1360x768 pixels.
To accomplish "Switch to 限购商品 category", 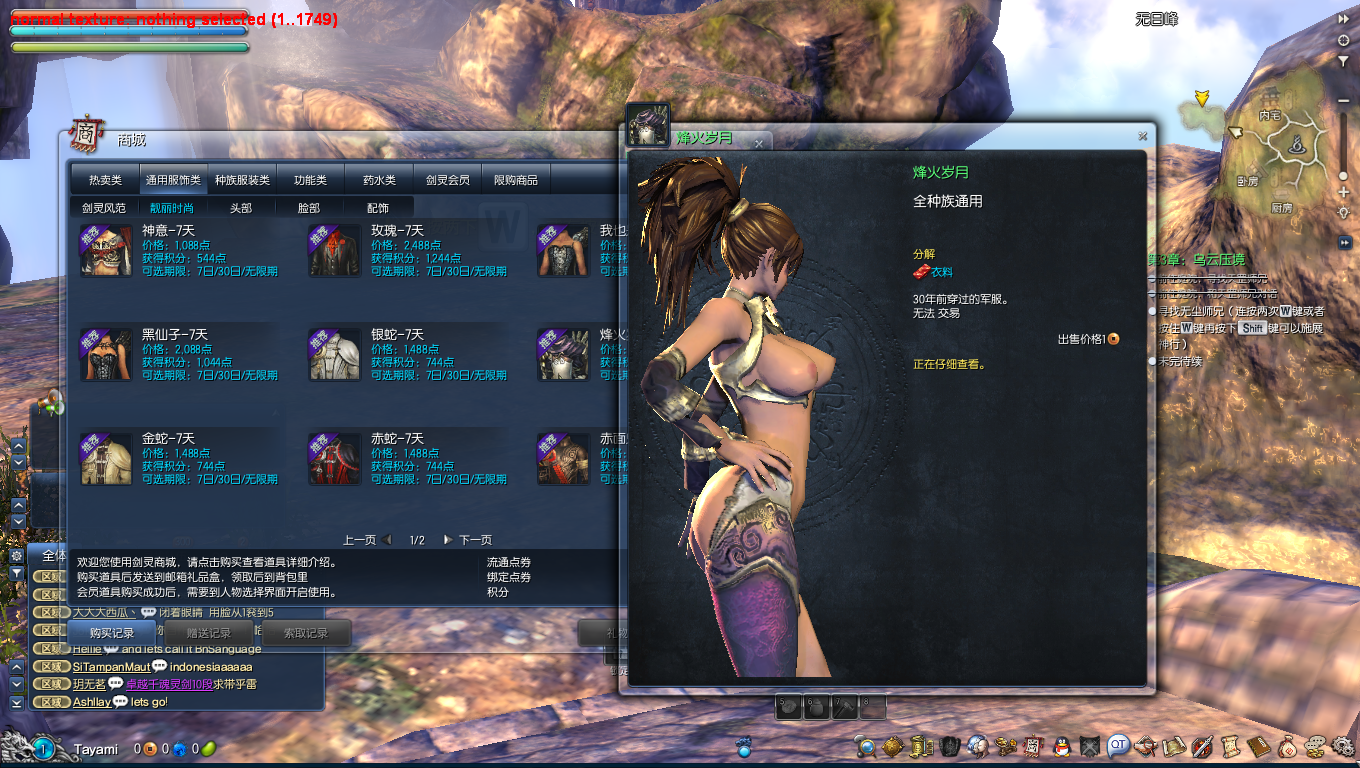I will tap(516, 180).
